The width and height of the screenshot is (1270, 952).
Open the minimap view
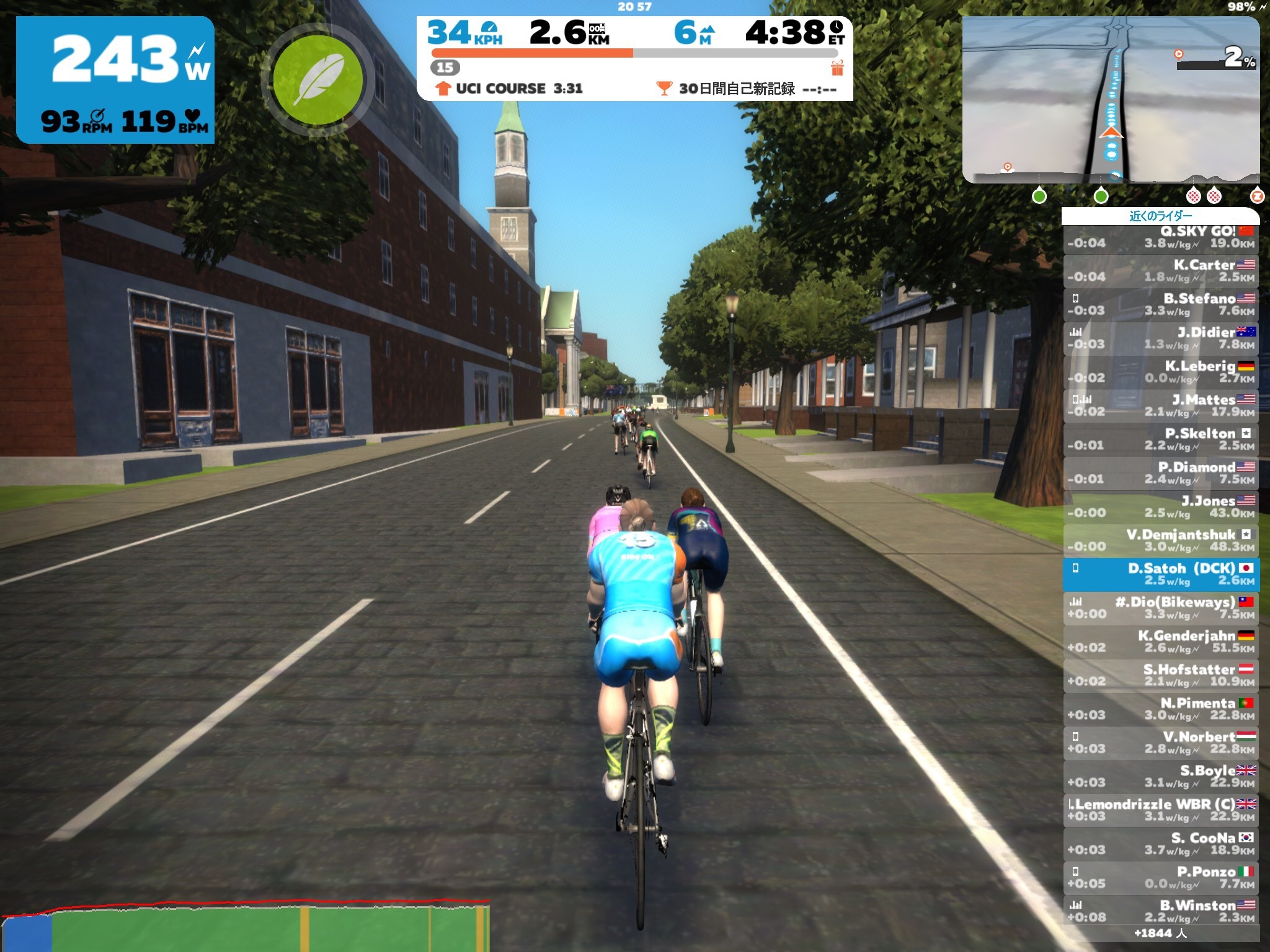coord(1110,100)
